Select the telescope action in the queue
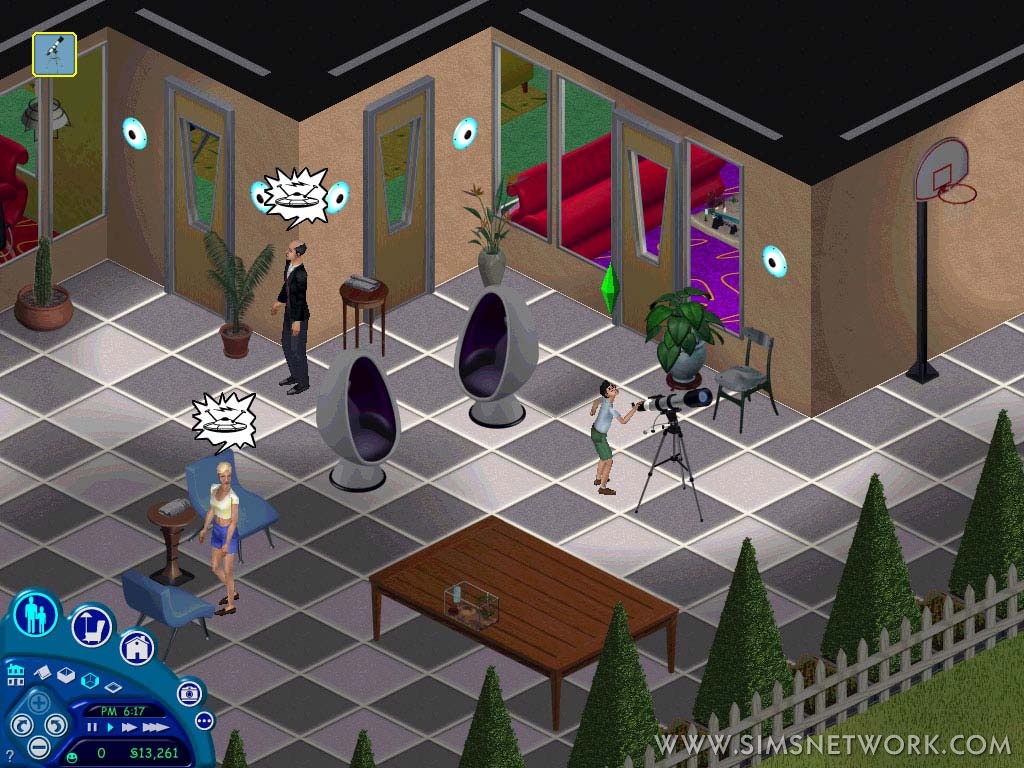Viewport: 1024px width, 768px height. coord(54,54)
